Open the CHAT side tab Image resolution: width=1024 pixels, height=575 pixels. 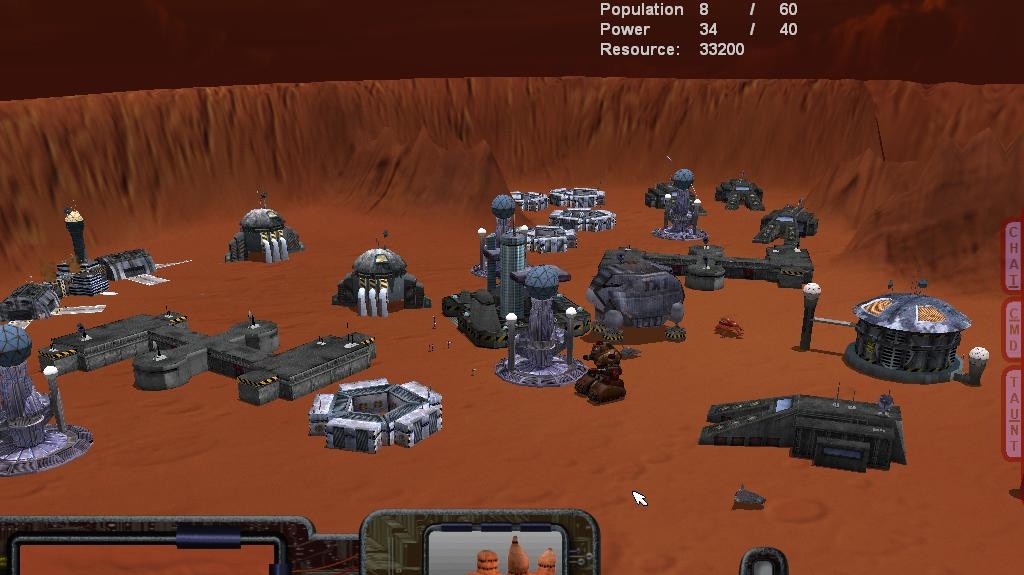(1013, 257)
